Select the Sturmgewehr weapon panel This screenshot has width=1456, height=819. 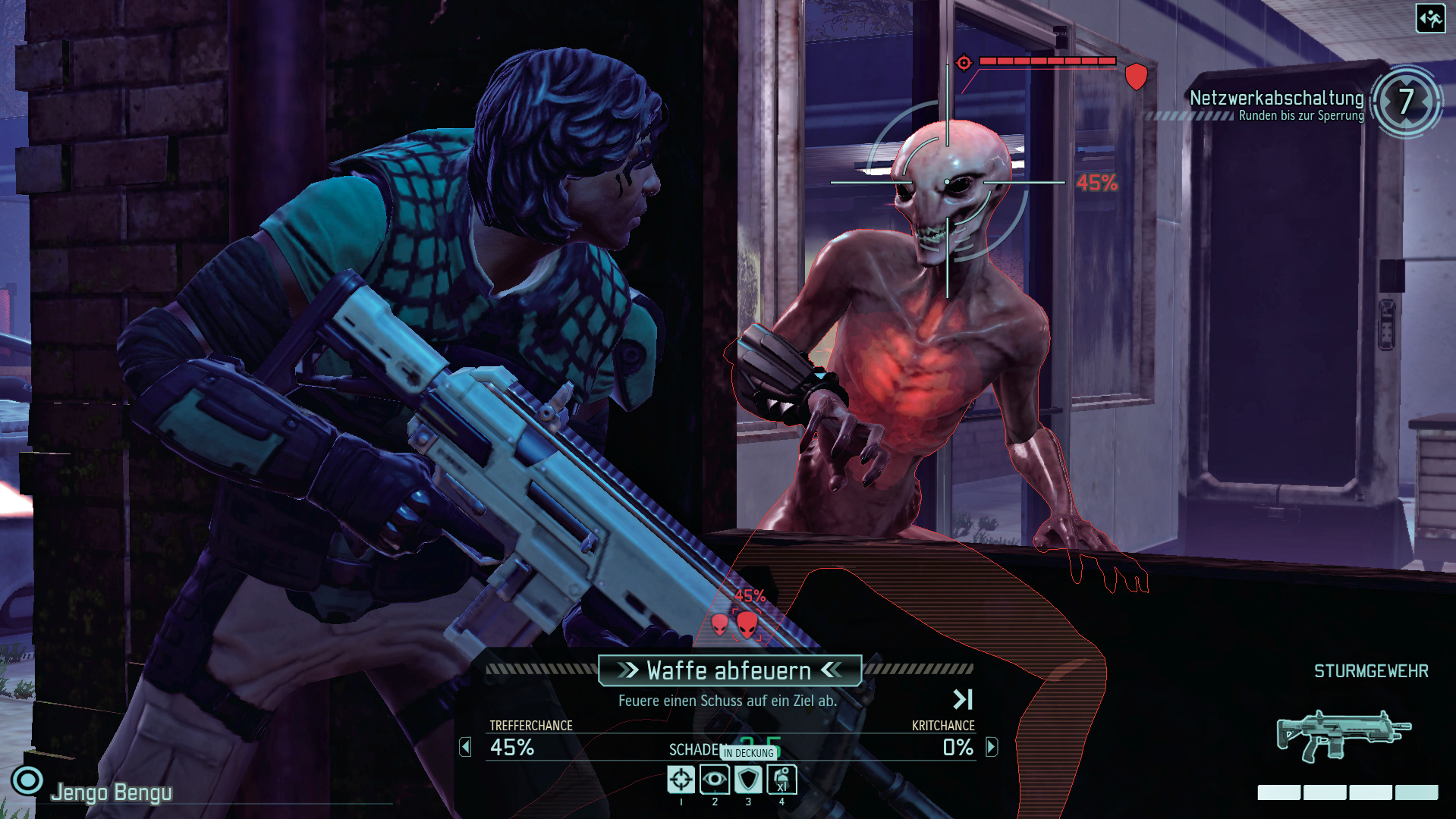(1344, 734)
